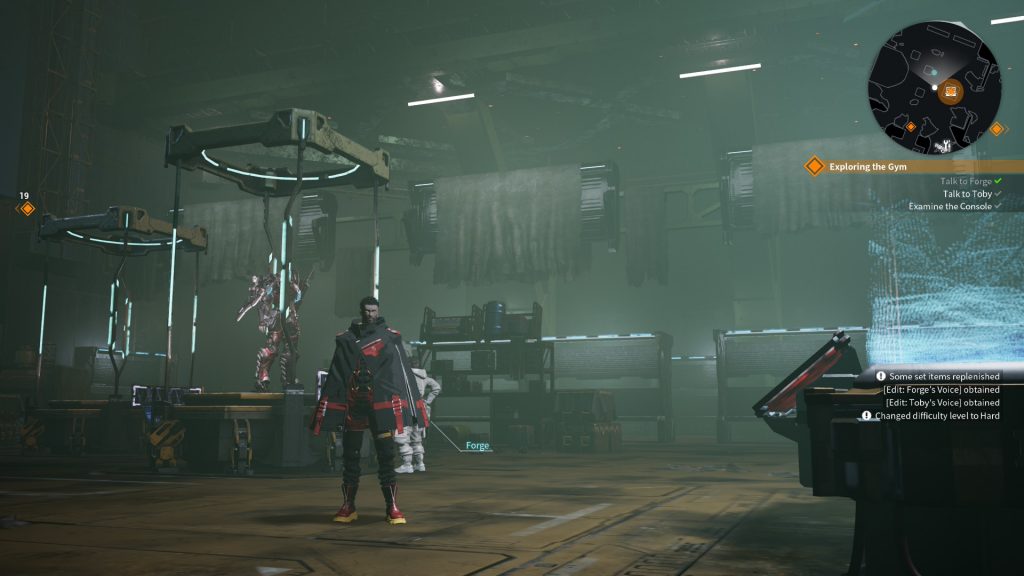Select the Exploring the Gym quest header
The width and height of the screenshot is (1024, 576).
point(868,167)
